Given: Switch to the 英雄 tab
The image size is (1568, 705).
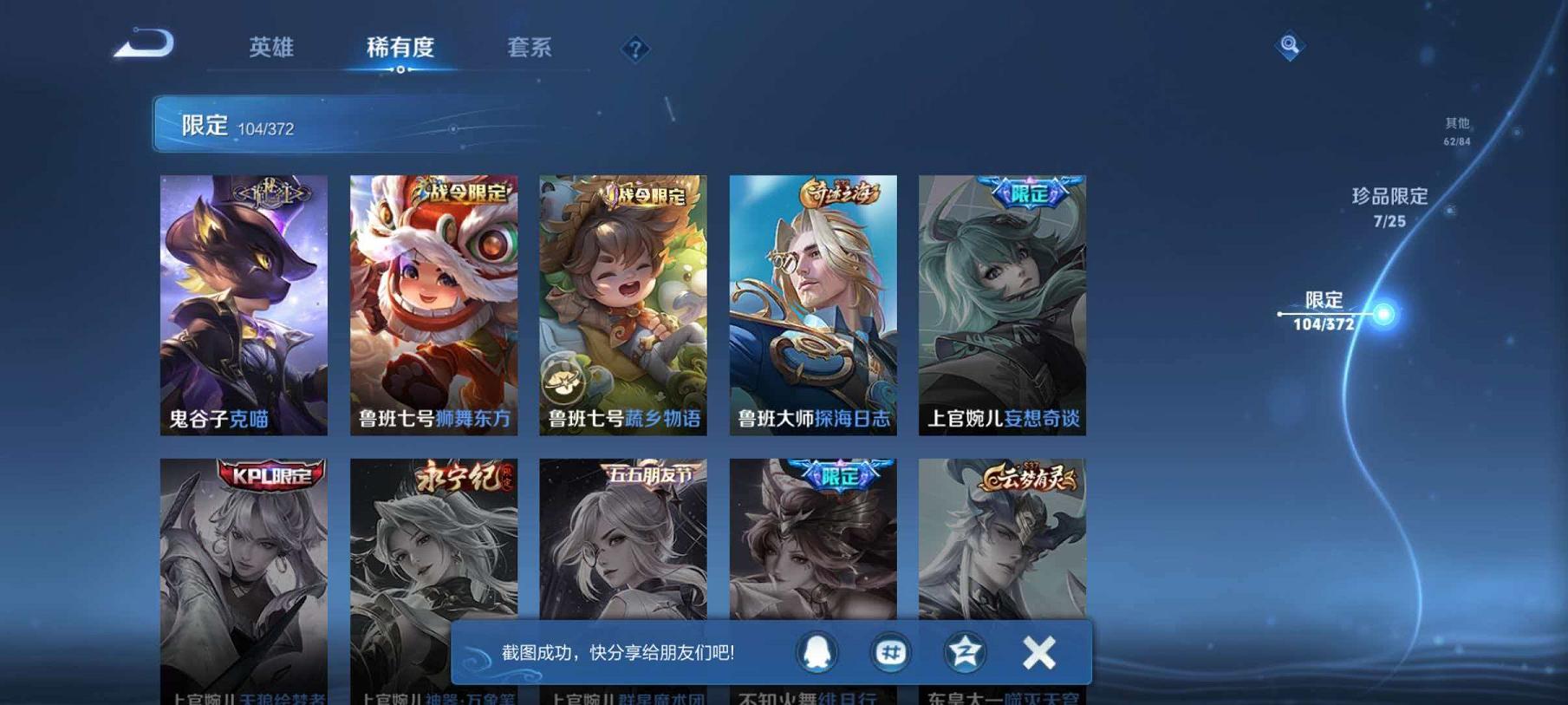Looking at the screenshot, I should click(x=271, y=49).
